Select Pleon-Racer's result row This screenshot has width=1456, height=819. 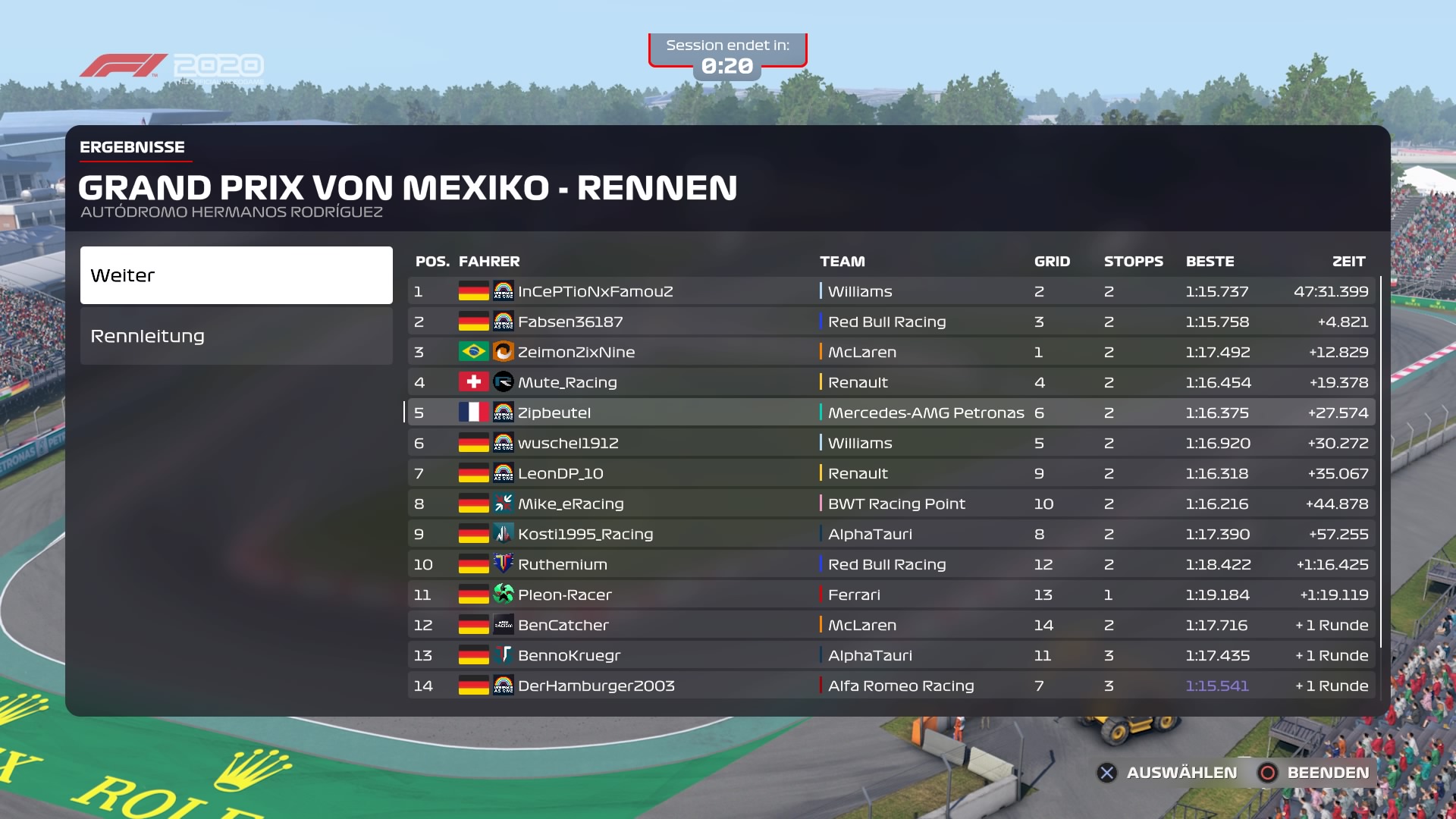click(891, 595)
